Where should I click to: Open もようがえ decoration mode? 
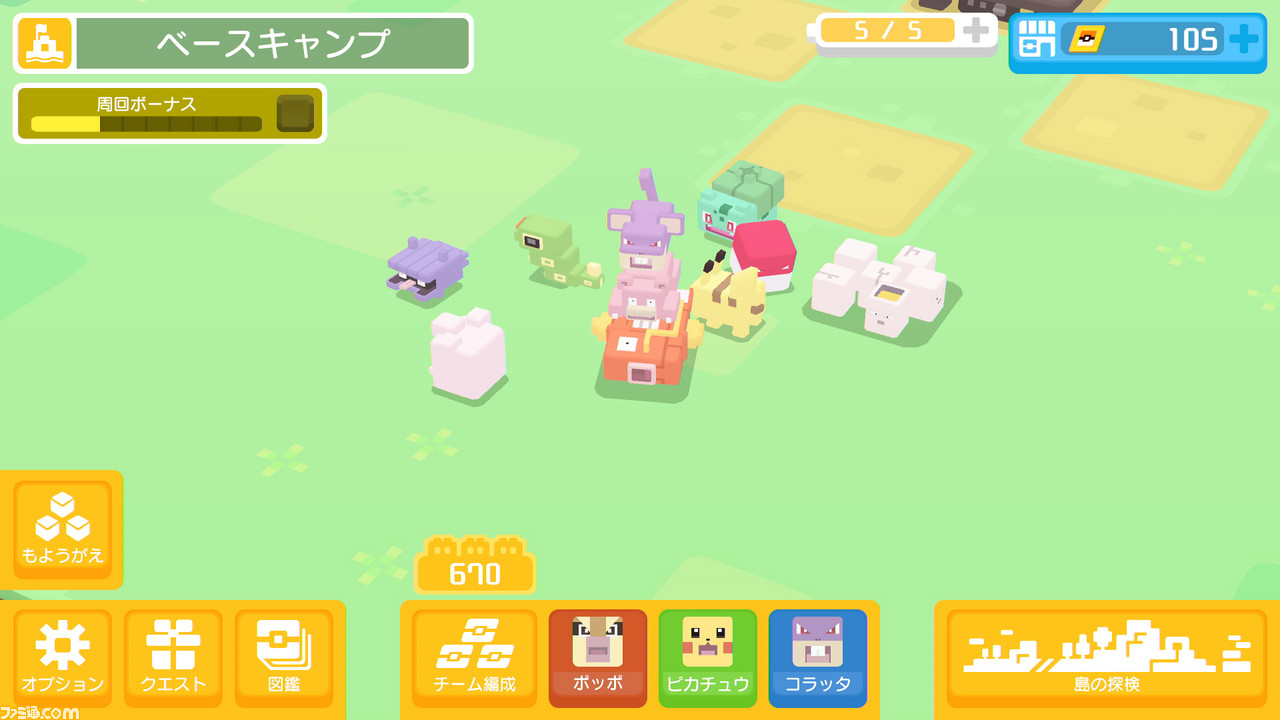(x=62, y=530)
